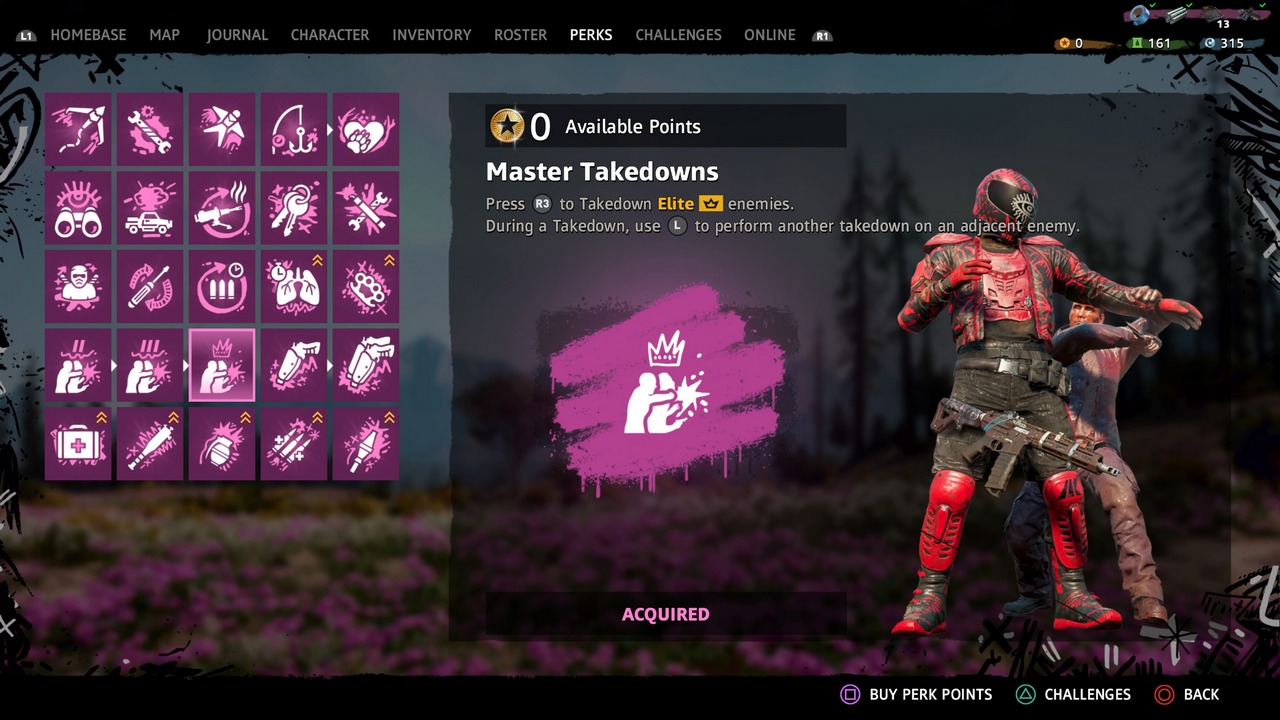Pick the binoculars perk icon

(x=78, y=208)
